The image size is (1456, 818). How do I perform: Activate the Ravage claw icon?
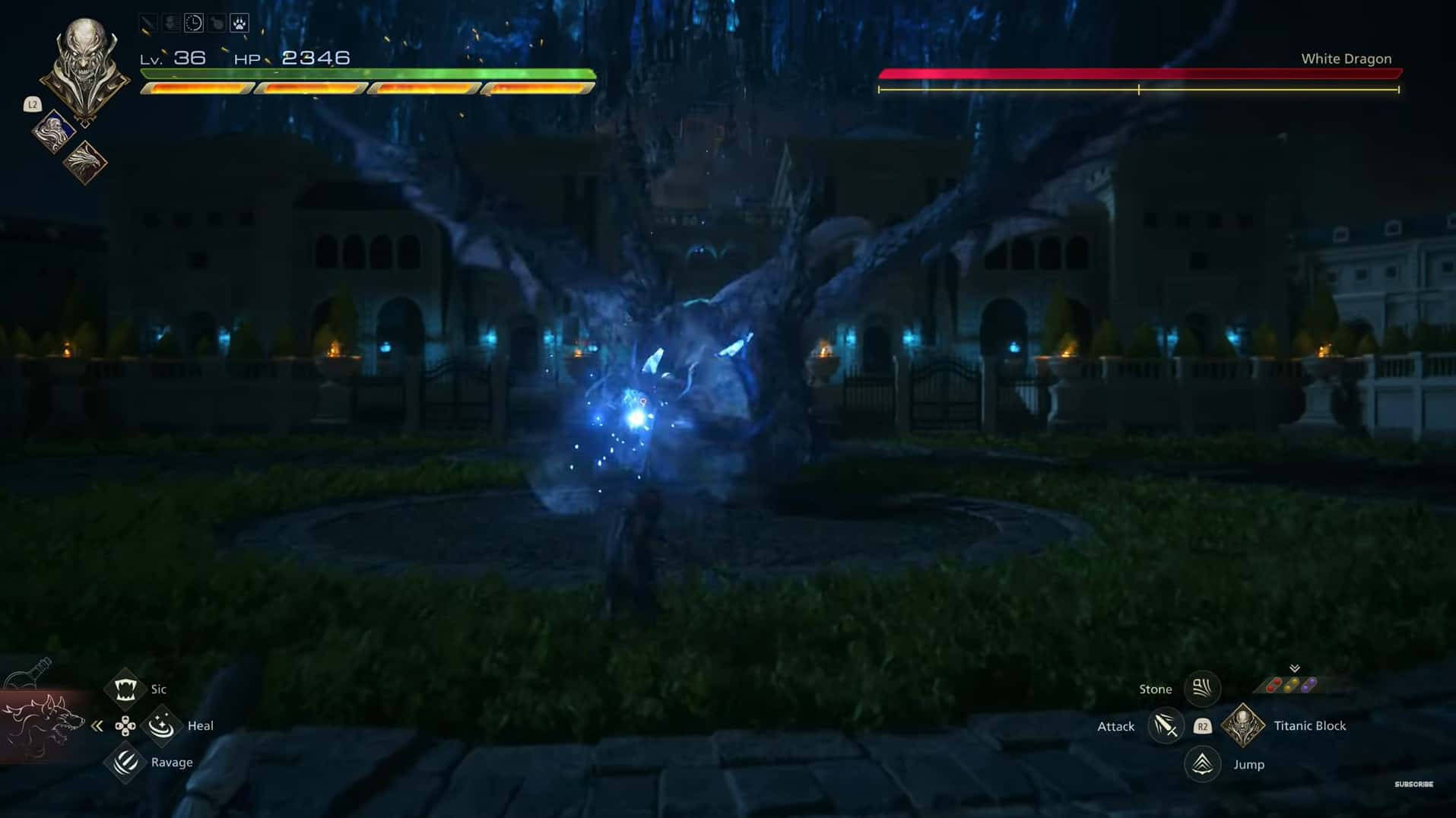click(126, 761)
